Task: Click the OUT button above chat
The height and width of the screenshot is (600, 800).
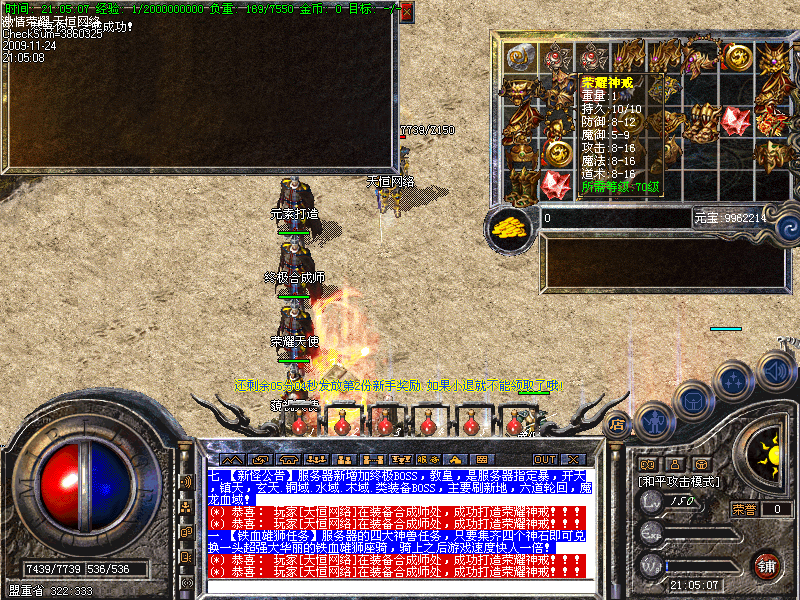Action: tap(544, 459)
